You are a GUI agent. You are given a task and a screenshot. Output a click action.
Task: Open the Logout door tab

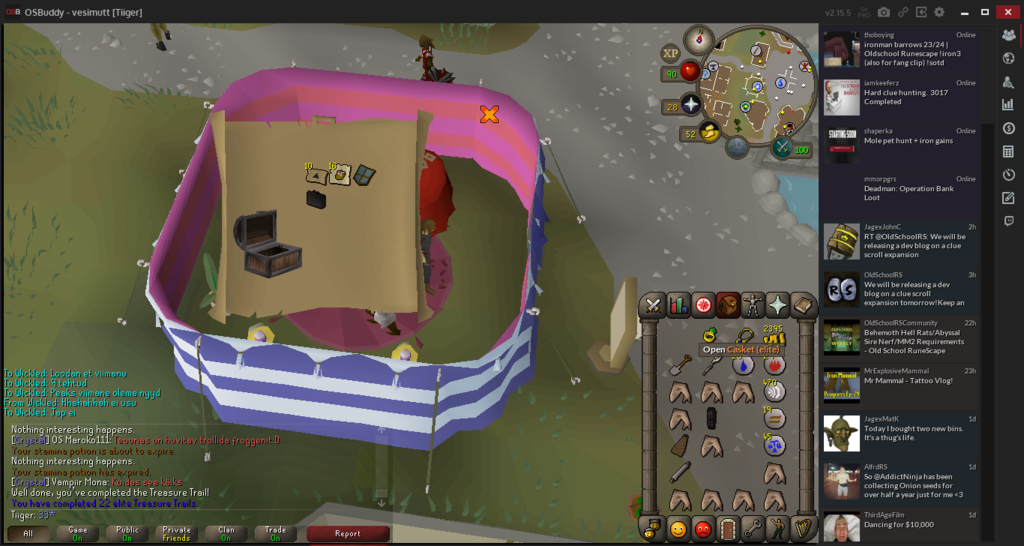[x=728, y=528]
